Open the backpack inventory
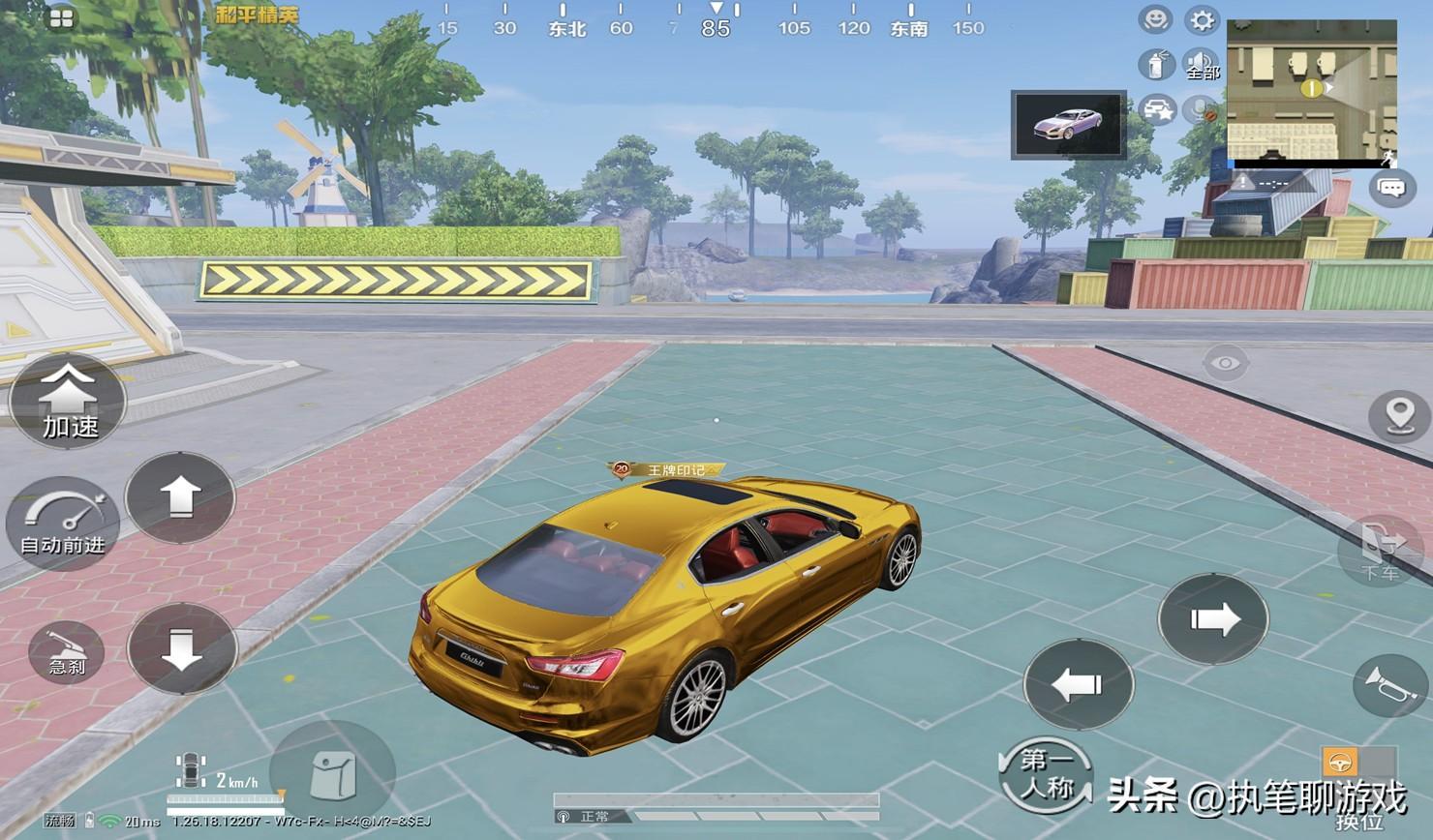This screenshot has width=1433, height=840. (x=332, y=775)
